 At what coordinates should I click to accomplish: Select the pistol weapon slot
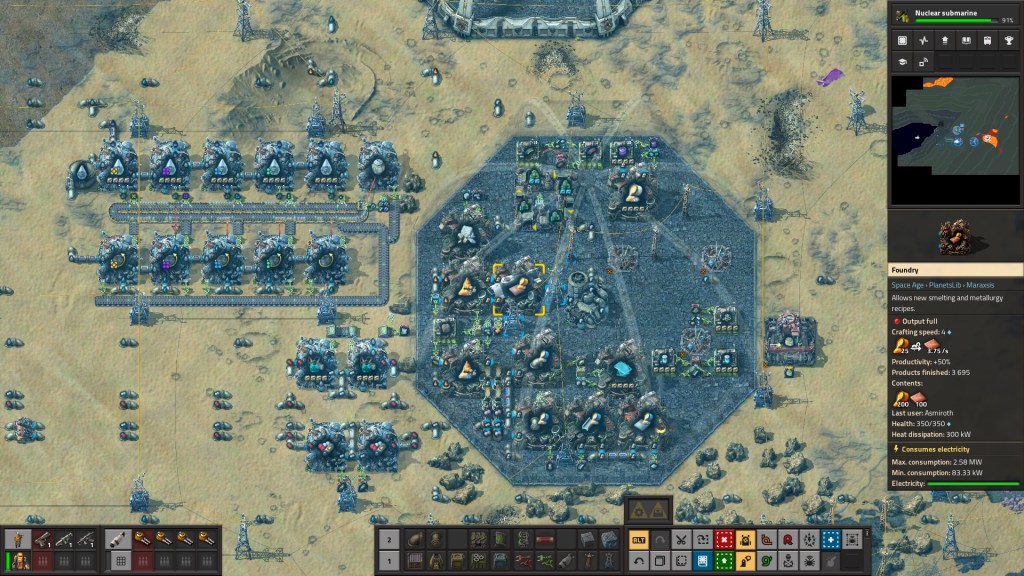pos(43,540)
